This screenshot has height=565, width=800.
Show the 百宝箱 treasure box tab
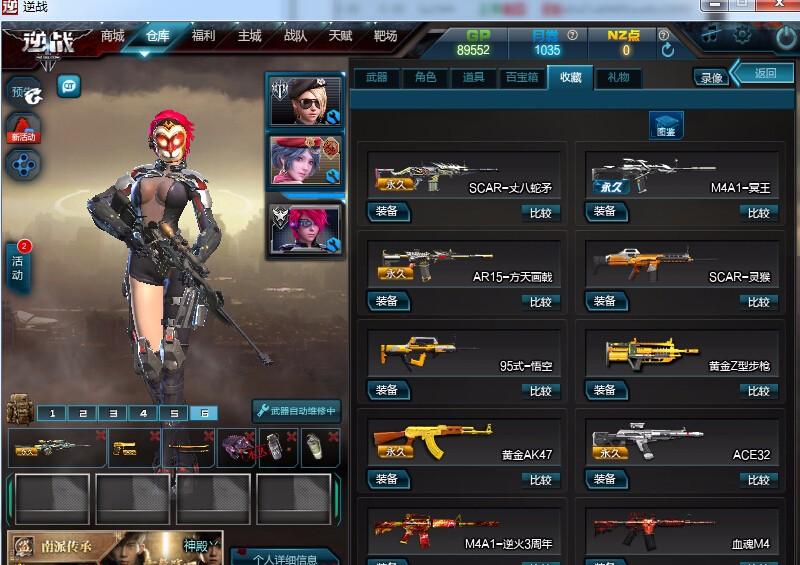[x=521, y=77]
